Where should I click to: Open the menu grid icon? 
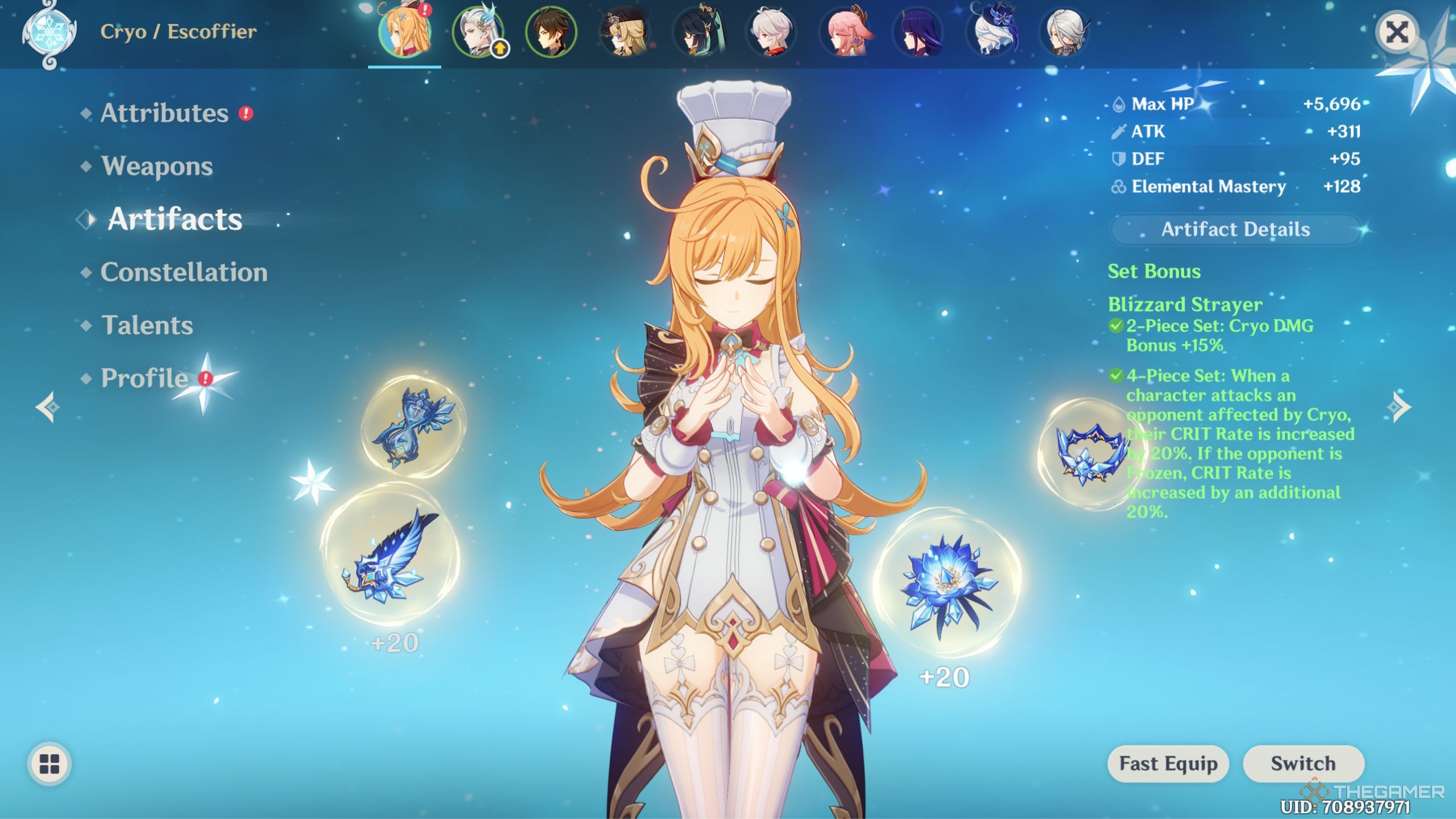(x=50, y=764)
